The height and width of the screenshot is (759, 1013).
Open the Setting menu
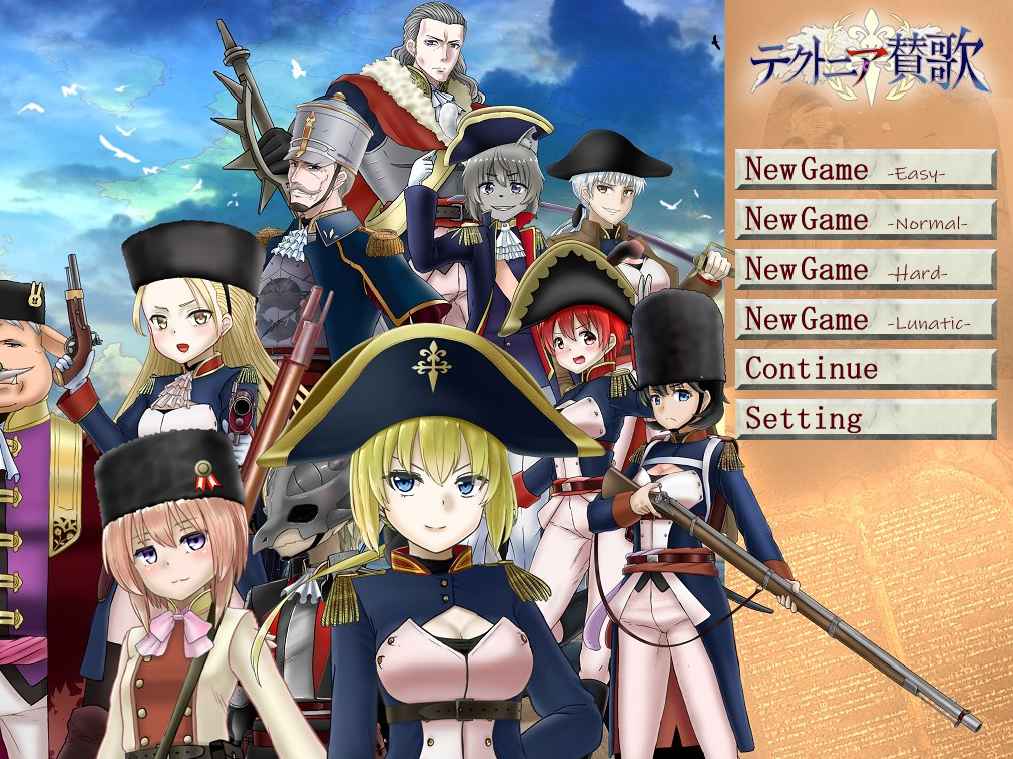click(866, 419)
